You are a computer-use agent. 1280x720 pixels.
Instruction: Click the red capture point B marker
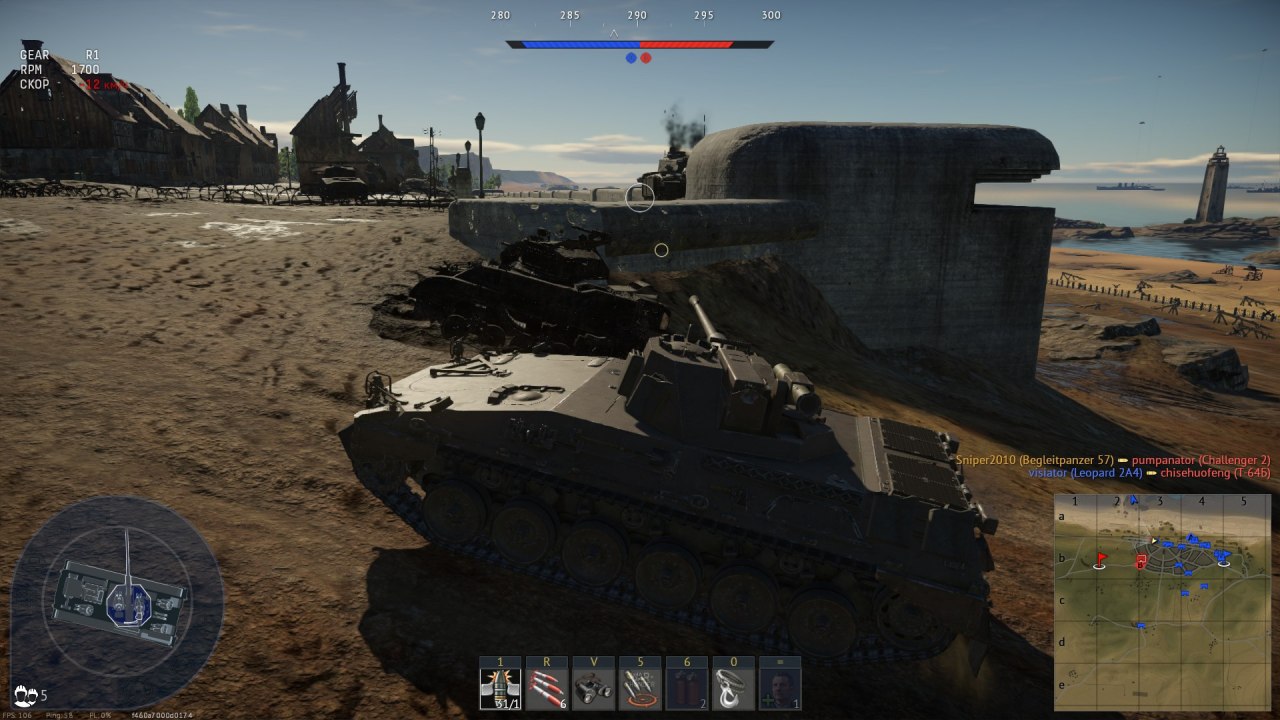1139,562
